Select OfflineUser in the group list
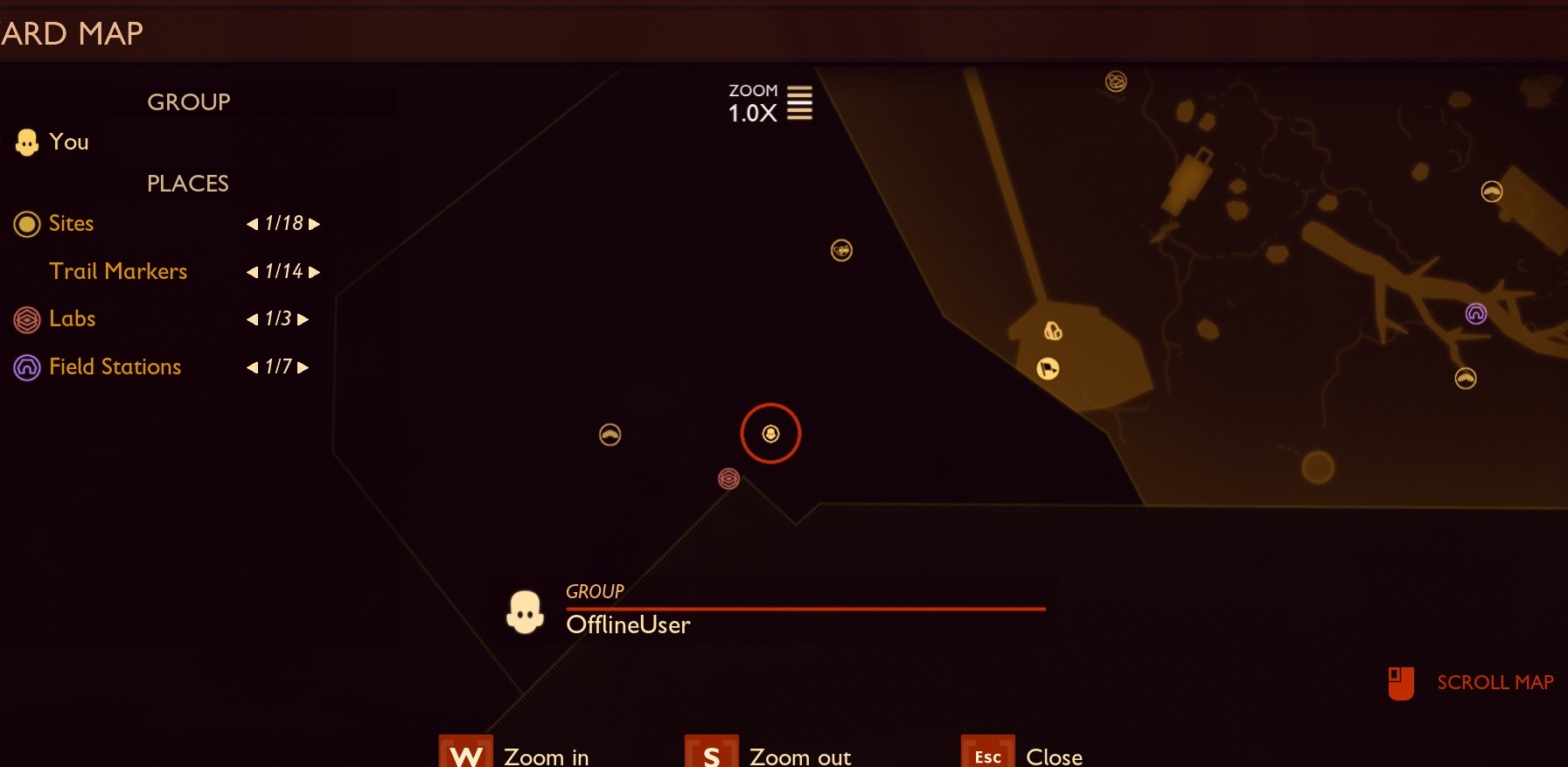This screenshot has width=1568, height=767. click(x=628, y=625)
